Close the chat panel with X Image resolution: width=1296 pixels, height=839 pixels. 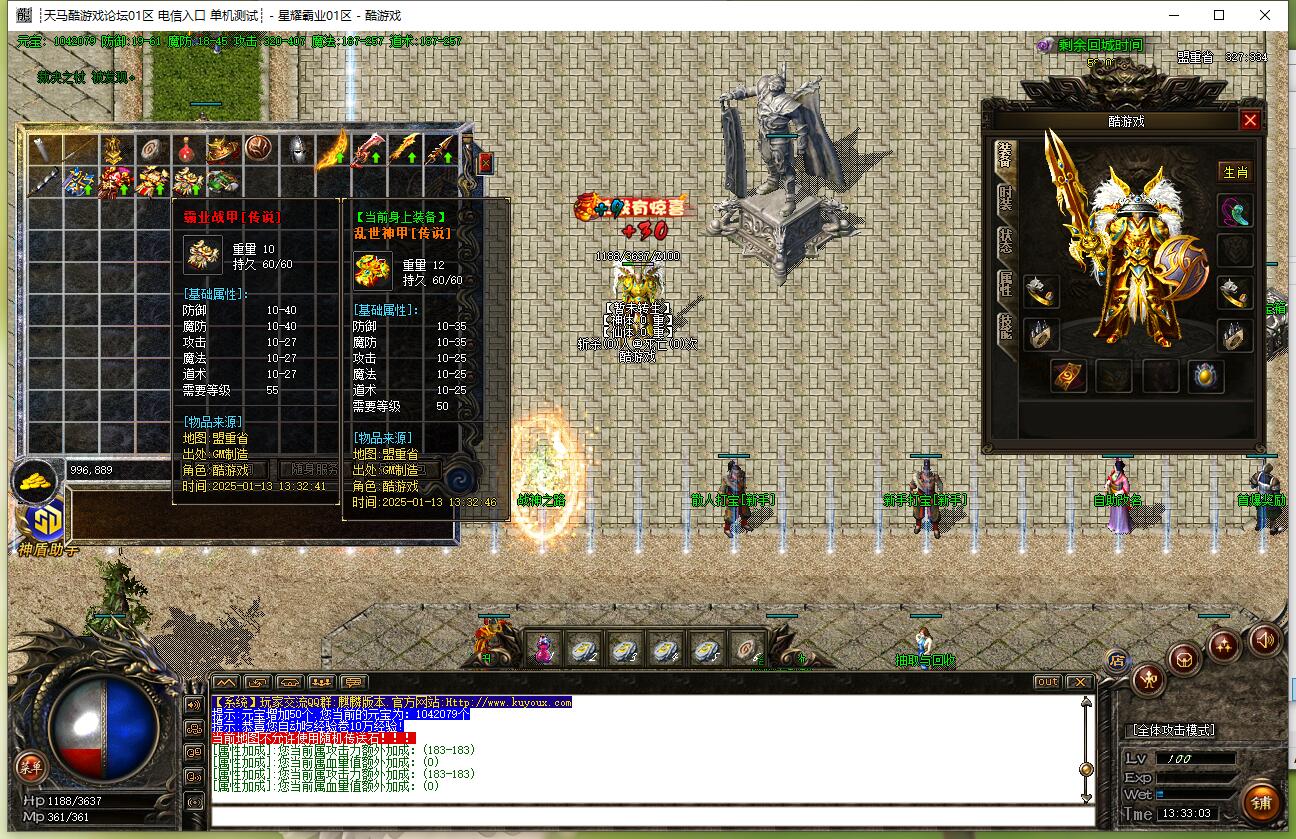tap(1078, 682)
